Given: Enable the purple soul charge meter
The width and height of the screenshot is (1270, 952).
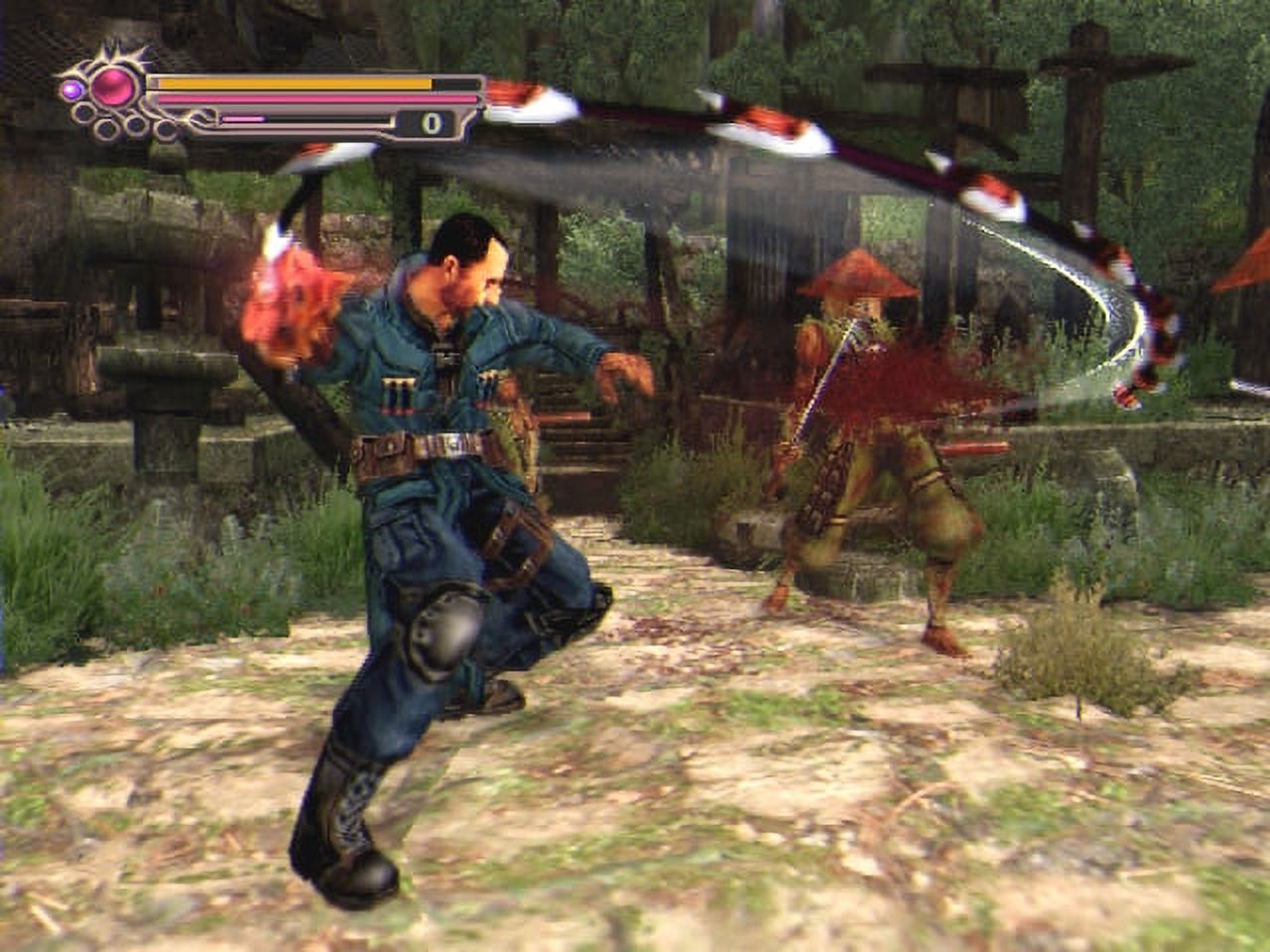Looking at the screenshot, I should click(243, 118).
